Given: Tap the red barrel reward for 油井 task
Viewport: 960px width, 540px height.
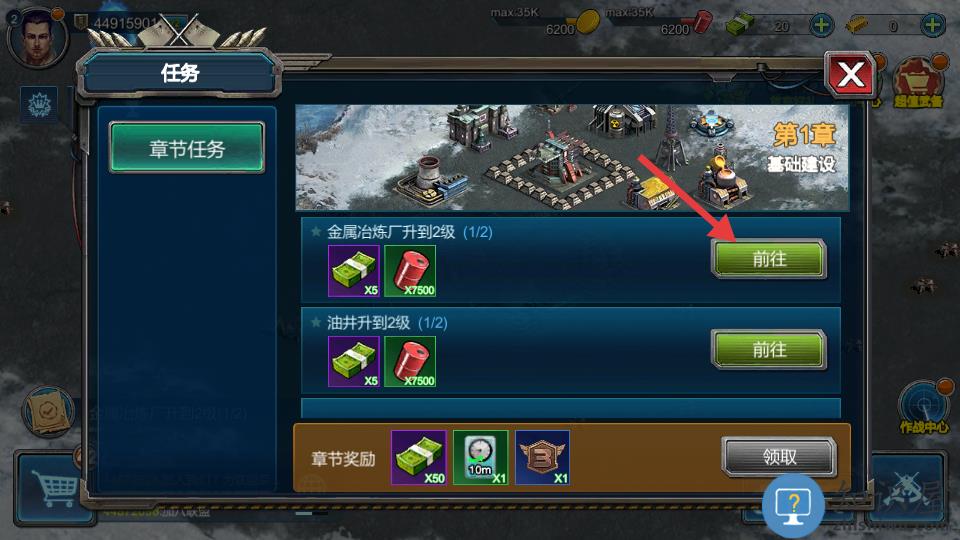Looking at the screenshot, I should coord(410,361).
